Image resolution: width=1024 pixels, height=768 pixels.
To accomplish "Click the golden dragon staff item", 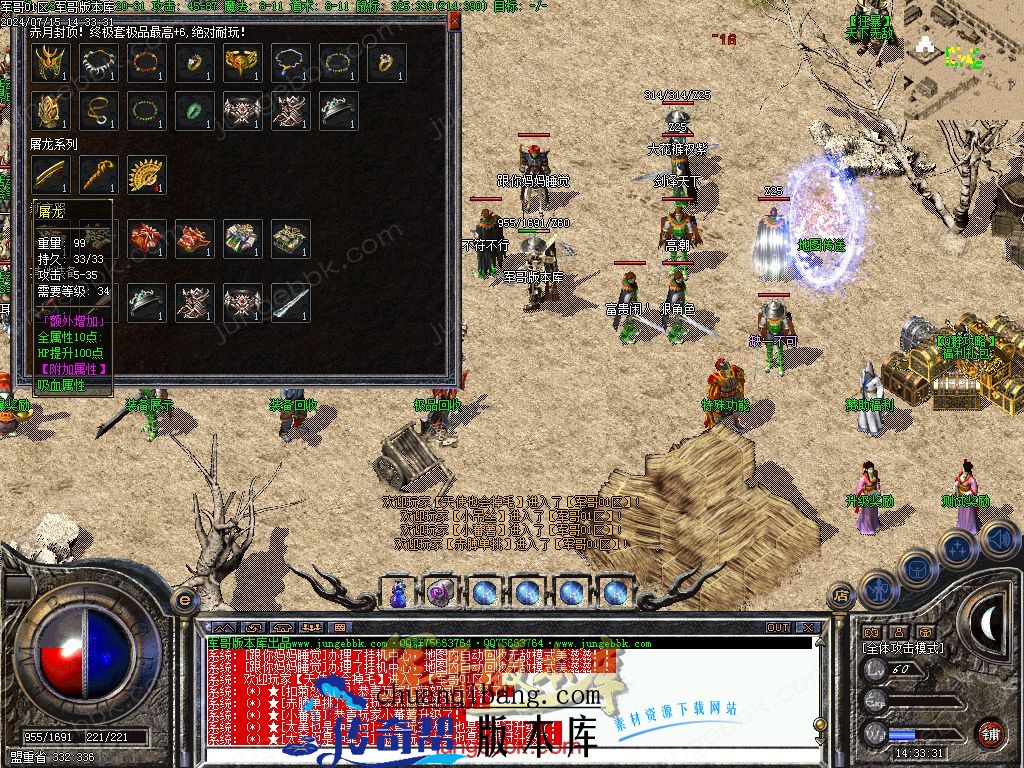I will (98, 175).
